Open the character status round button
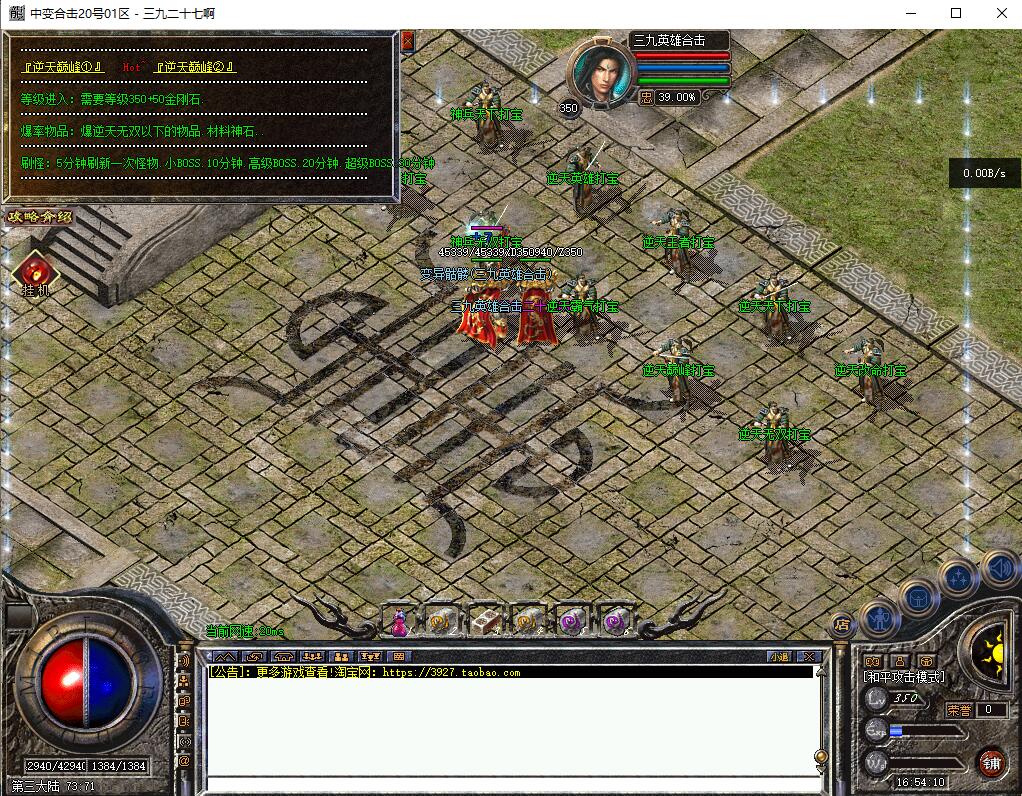Viewport: 1022px width, 796px height. click(x=880, y=617)
